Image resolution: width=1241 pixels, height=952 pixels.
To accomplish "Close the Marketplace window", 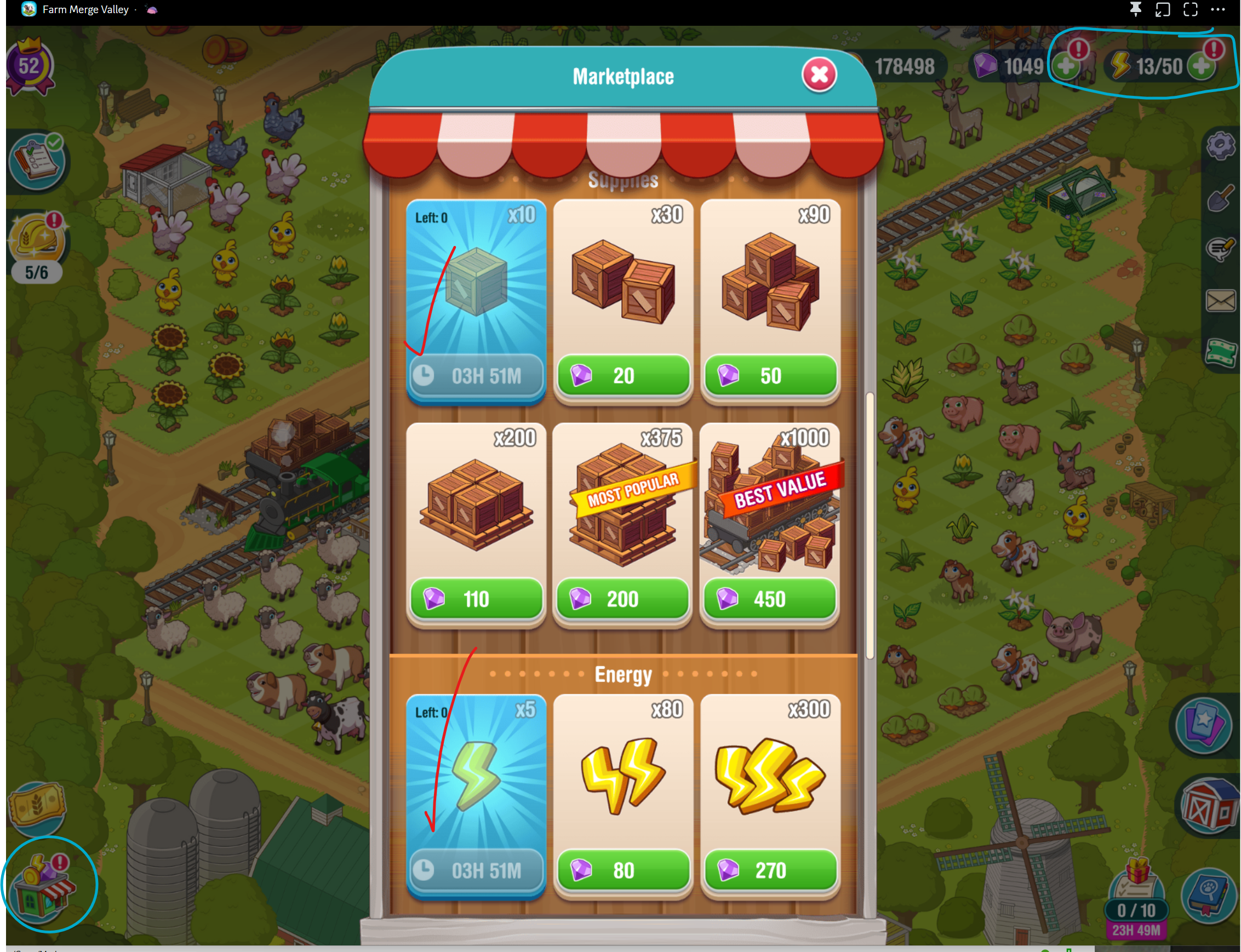I will click(x=819, y=74).
